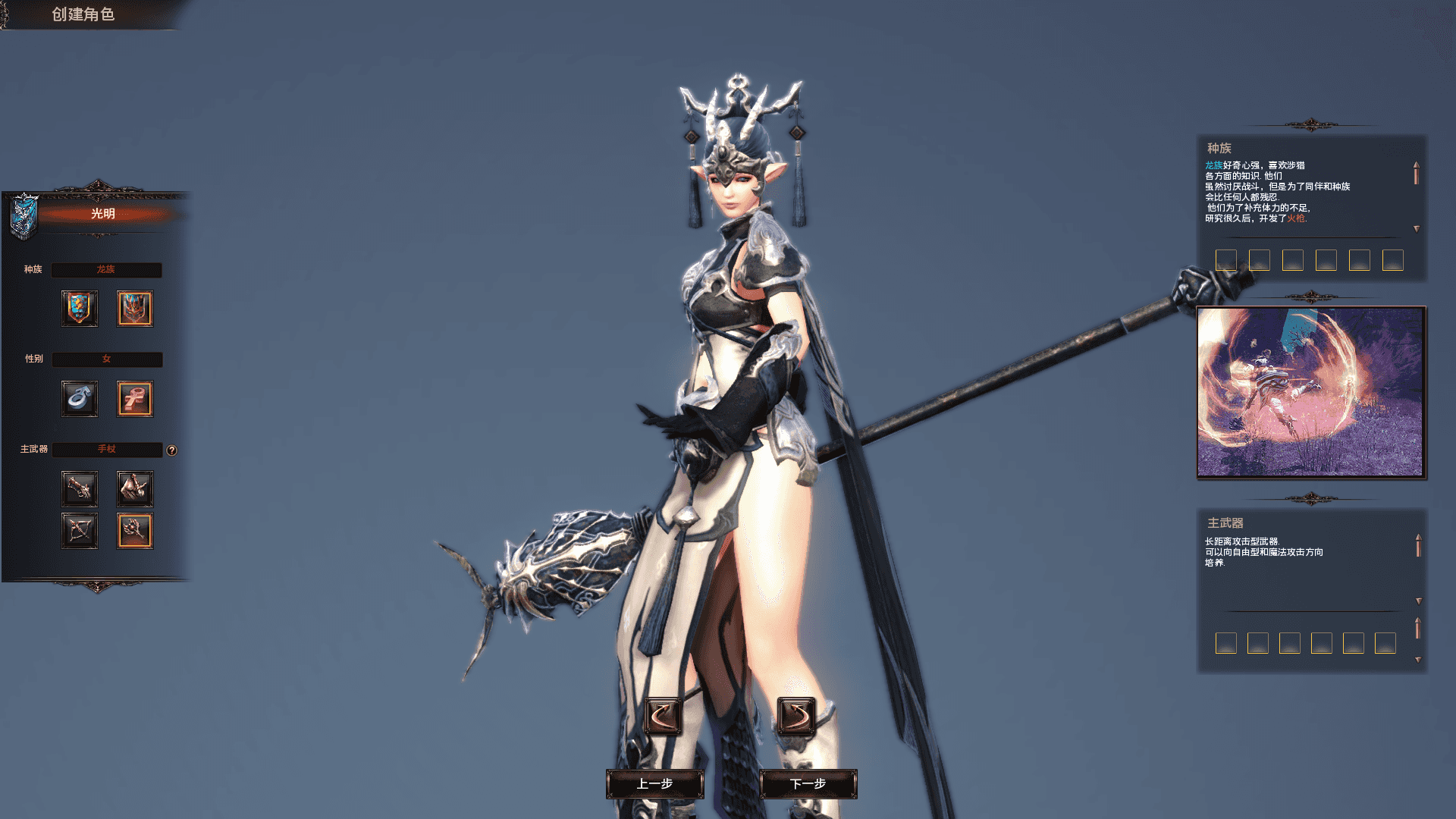Viewport: 1456px width, 819px height.
Task: Select the firearm main weapon icon
Action: 80,489
